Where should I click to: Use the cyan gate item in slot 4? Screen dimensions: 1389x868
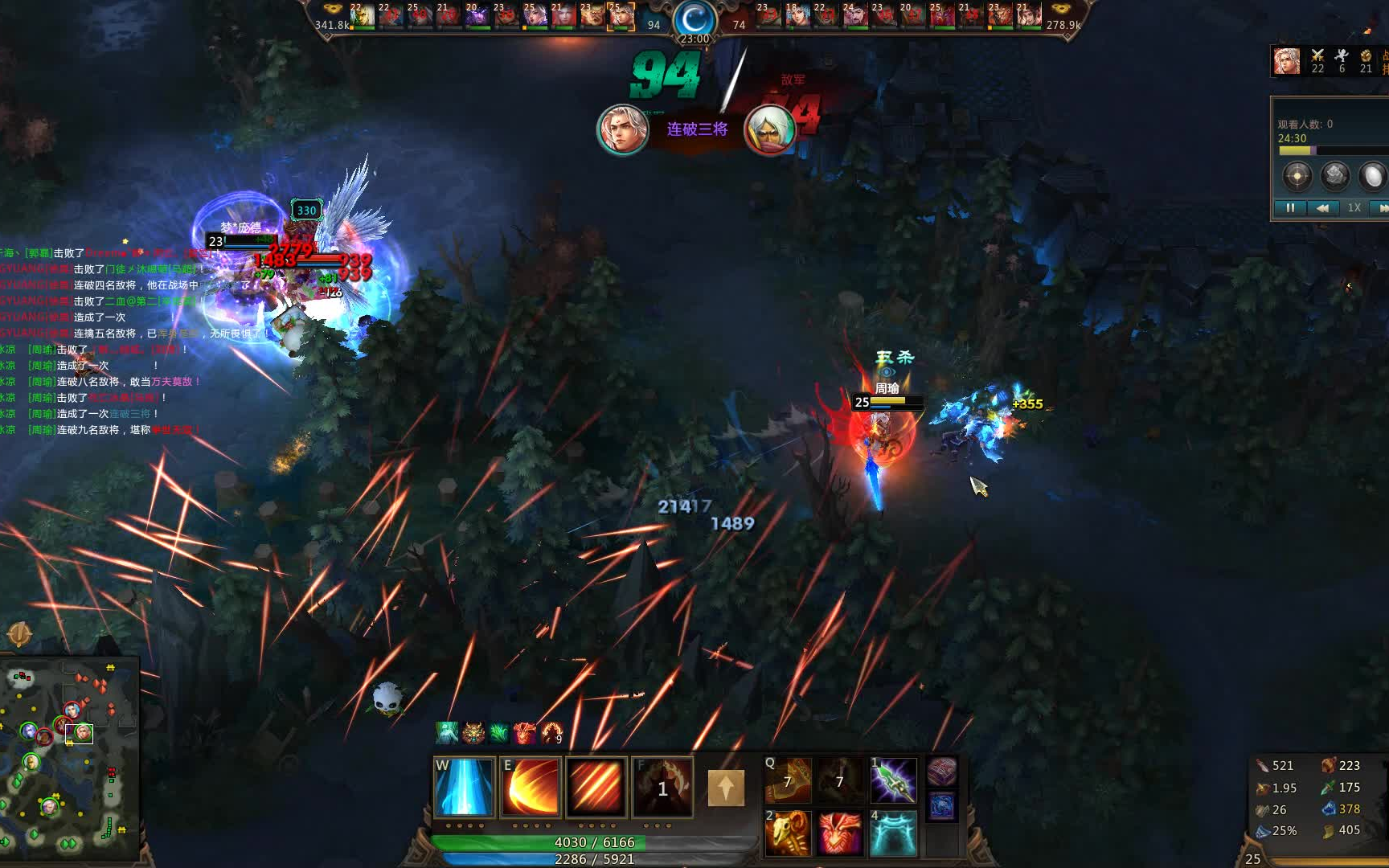click(893, 833)
